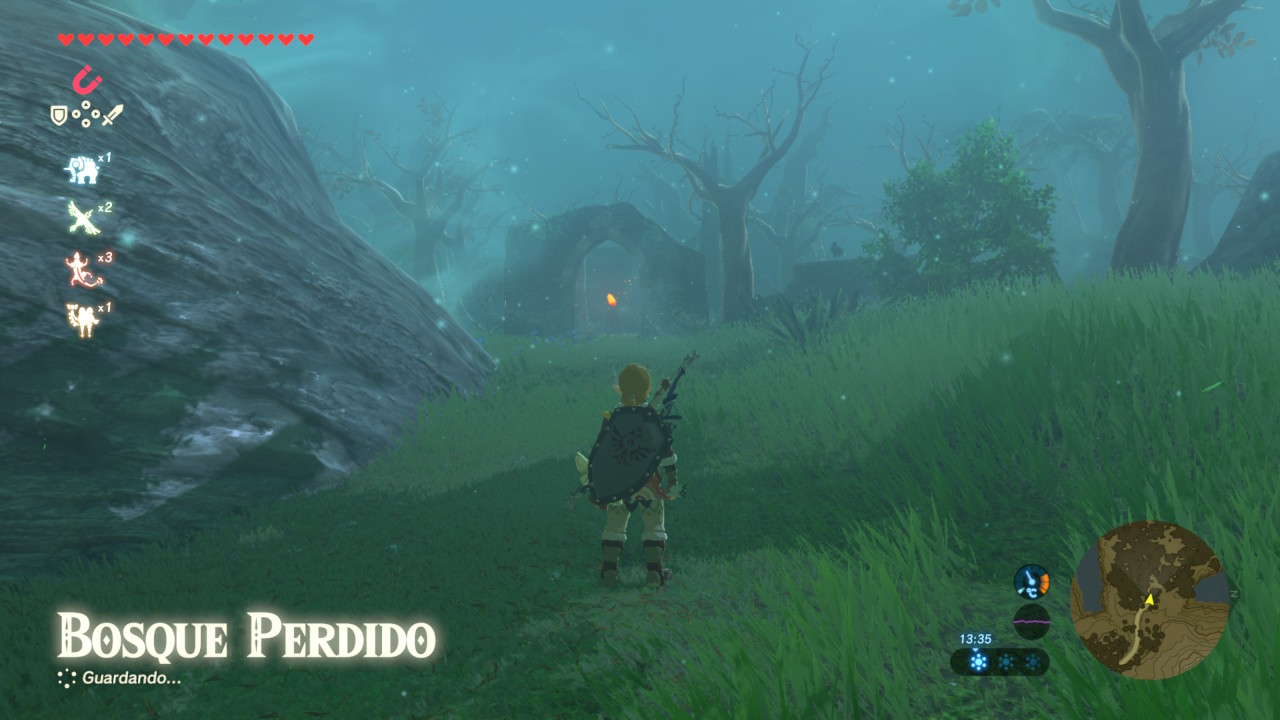The width and height of the screenshot is (1280, 720).
Task: Open the temperature gauge indicator
Action: point(1031,582)
